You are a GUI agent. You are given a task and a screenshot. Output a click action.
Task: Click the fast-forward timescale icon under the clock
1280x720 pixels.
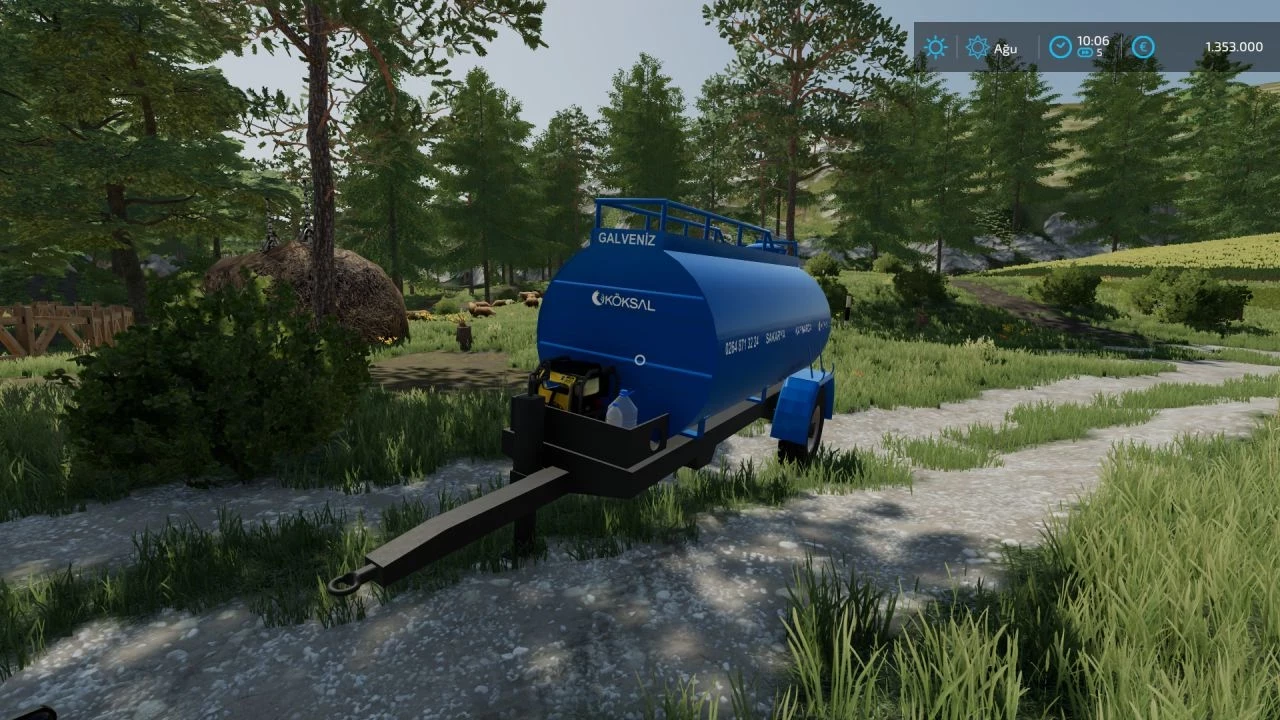tap(1086, 52)
